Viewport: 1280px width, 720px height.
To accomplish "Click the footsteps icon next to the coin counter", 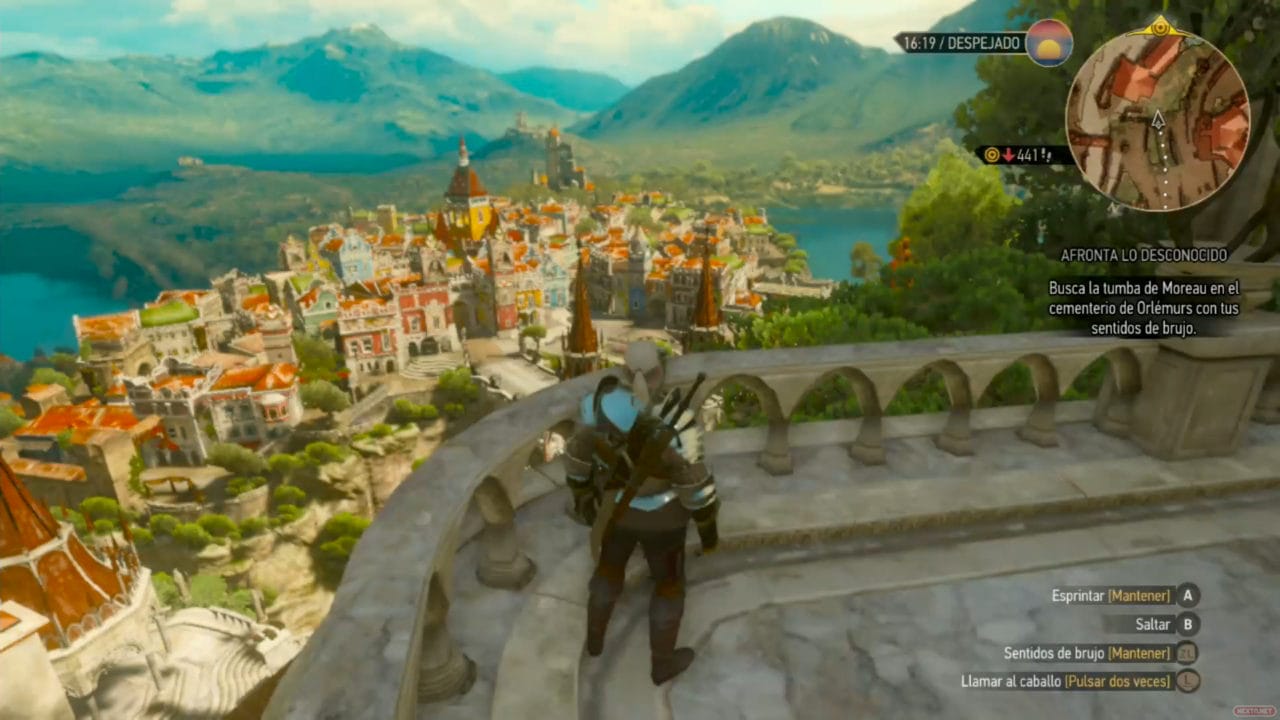I will [x=1047, y=157].
